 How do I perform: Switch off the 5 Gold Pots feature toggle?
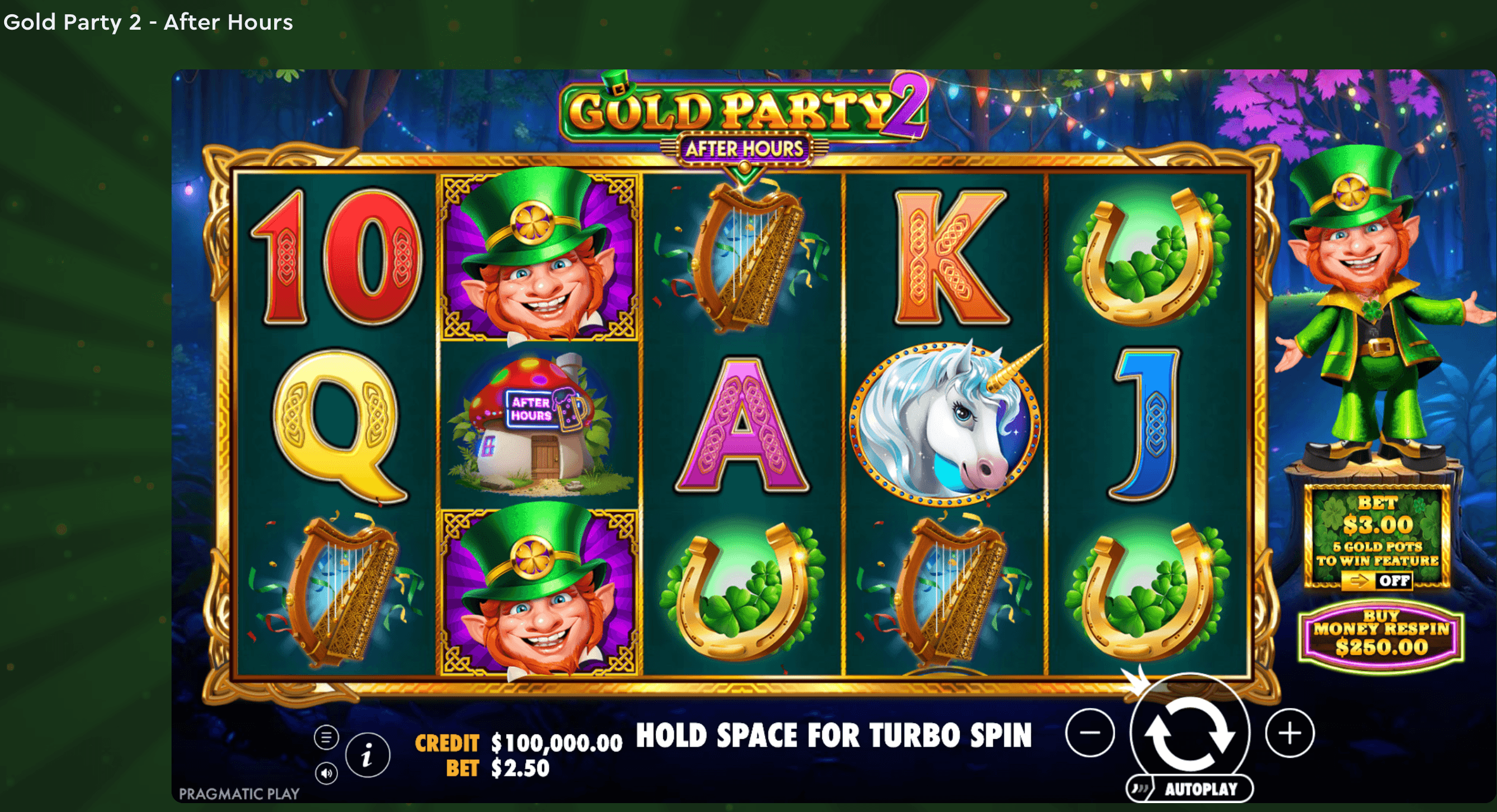[1377, 581]
